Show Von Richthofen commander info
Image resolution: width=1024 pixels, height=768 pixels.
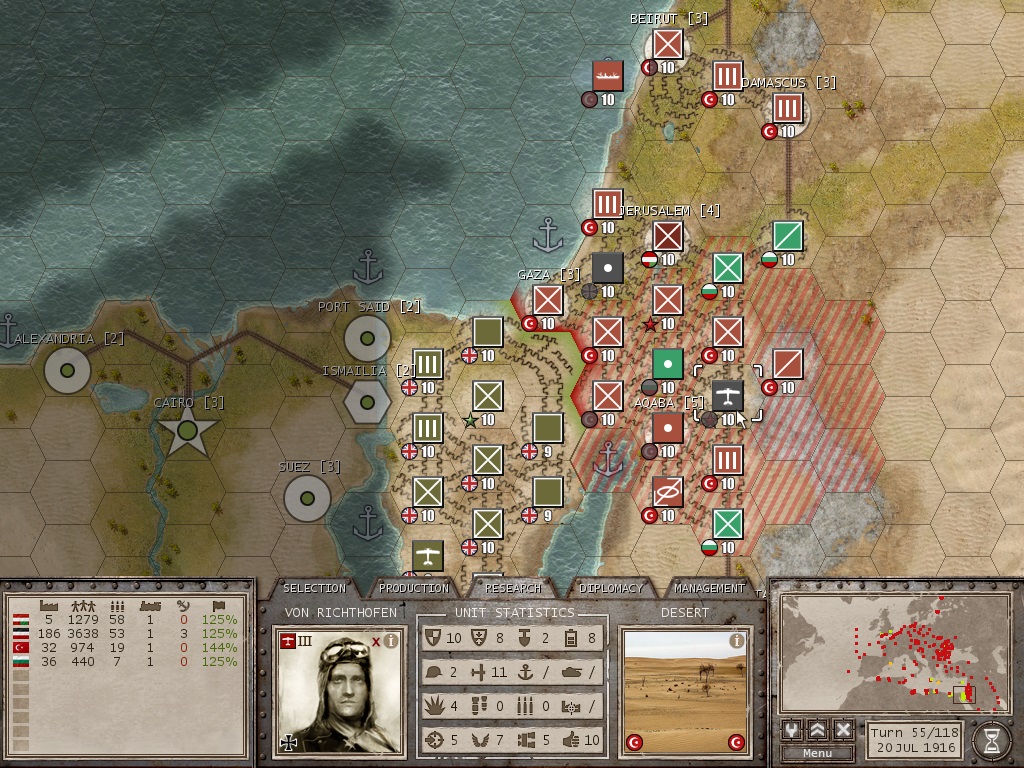click(x=391, y=641)
